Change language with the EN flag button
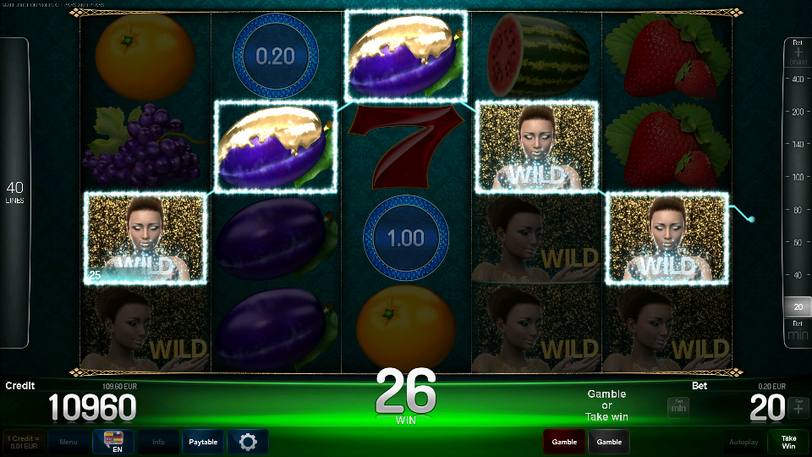The width and height of the screenshot is (812, 457). click(x=113, y=441)
